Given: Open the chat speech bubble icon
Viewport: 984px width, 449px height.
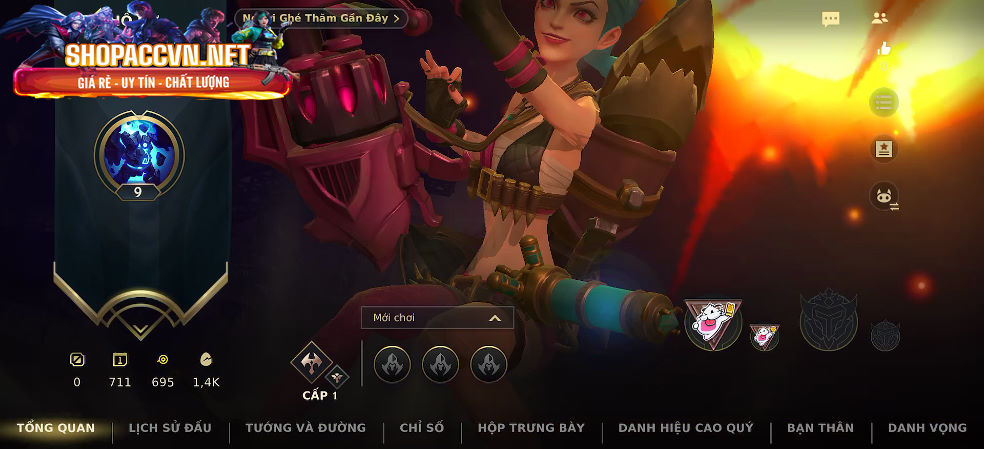Looking at the screenshot, I should click(830, 19).
